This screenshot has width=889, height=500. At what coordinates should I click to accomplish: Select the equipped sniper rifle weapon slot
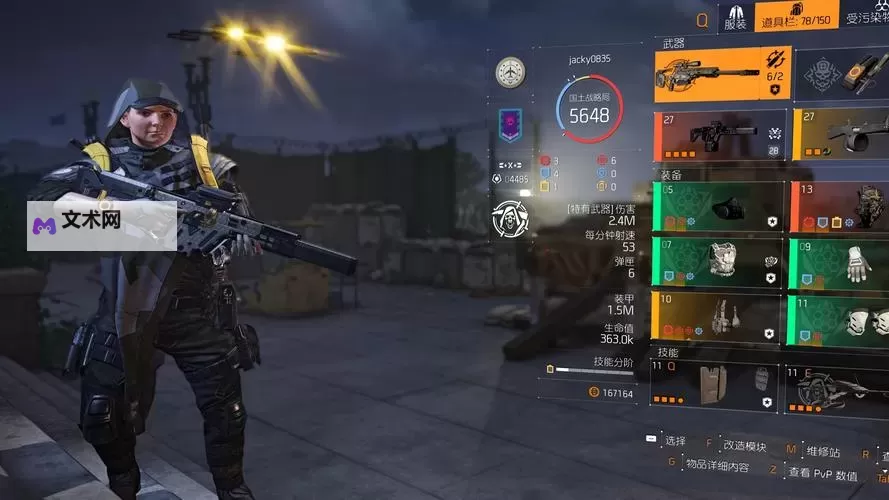722,75
